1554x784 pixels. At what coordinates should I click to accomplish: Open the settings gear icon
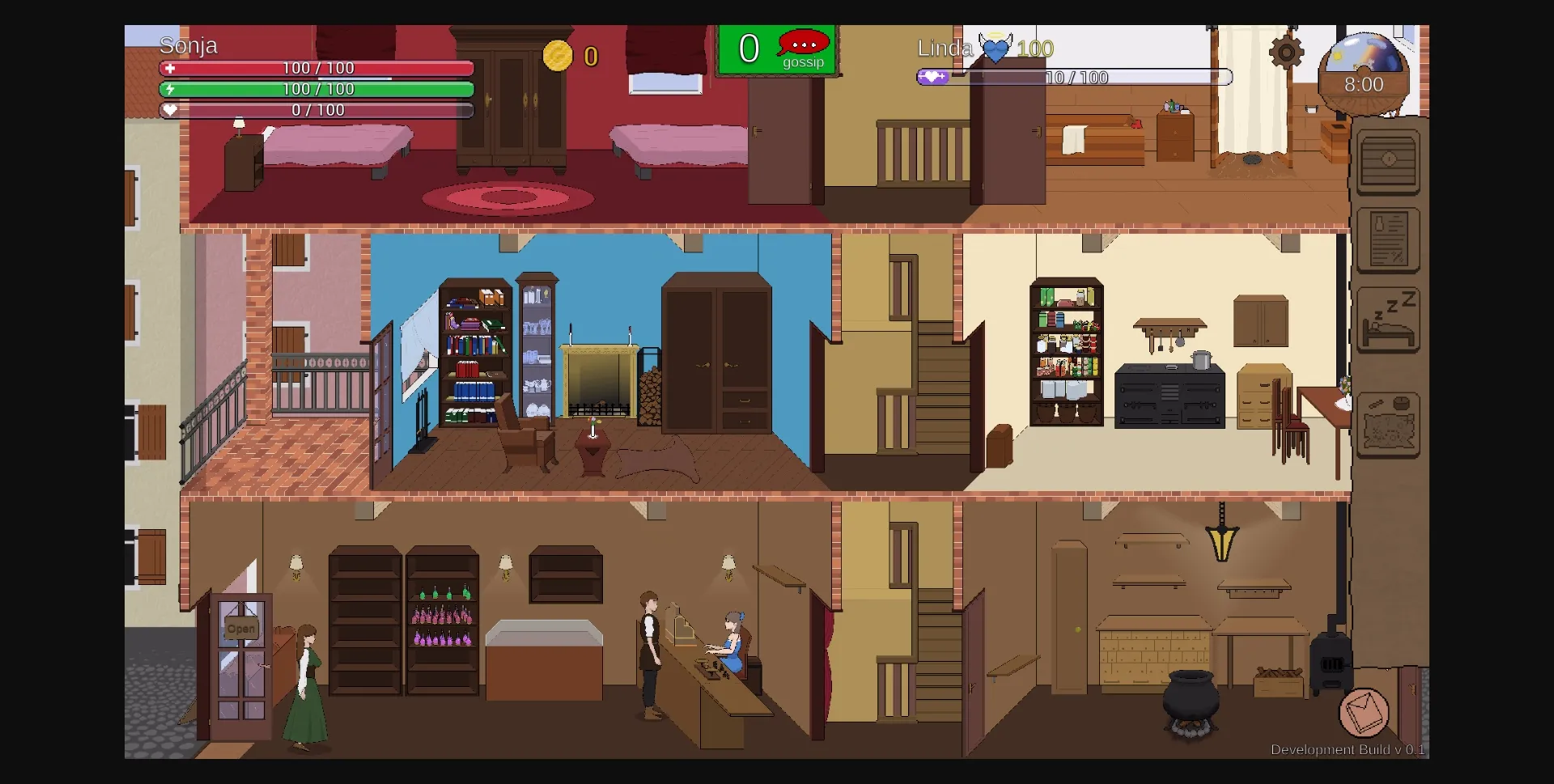click(x=1286, y=53)
